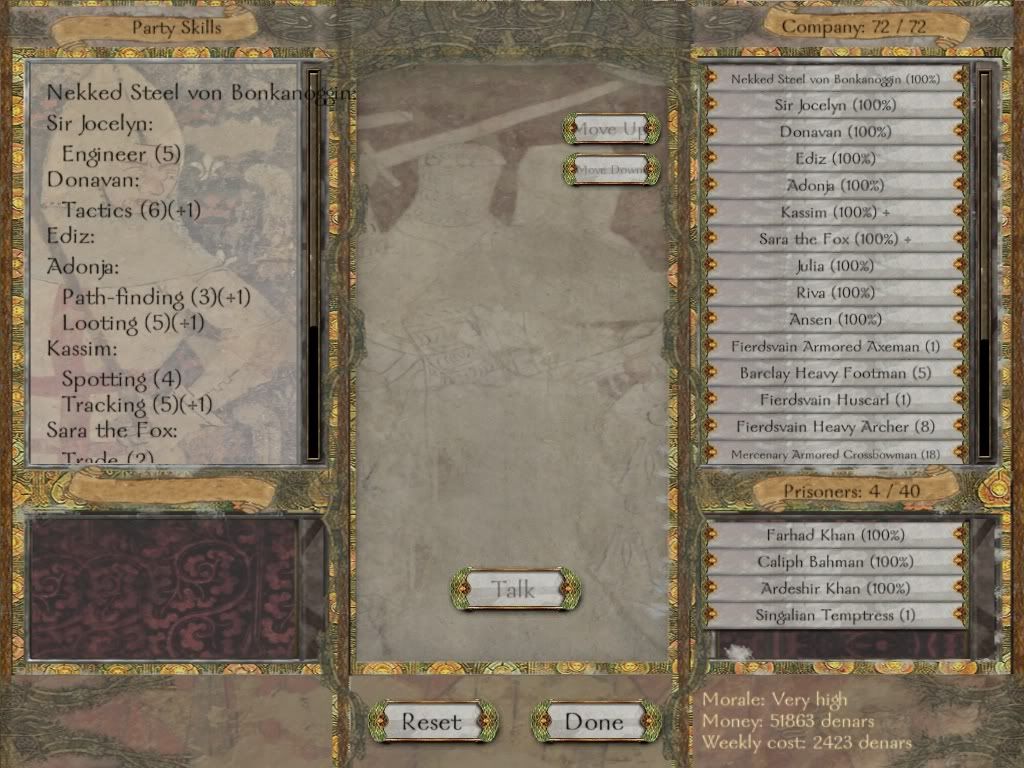Click the Talk button

point(515,589)
